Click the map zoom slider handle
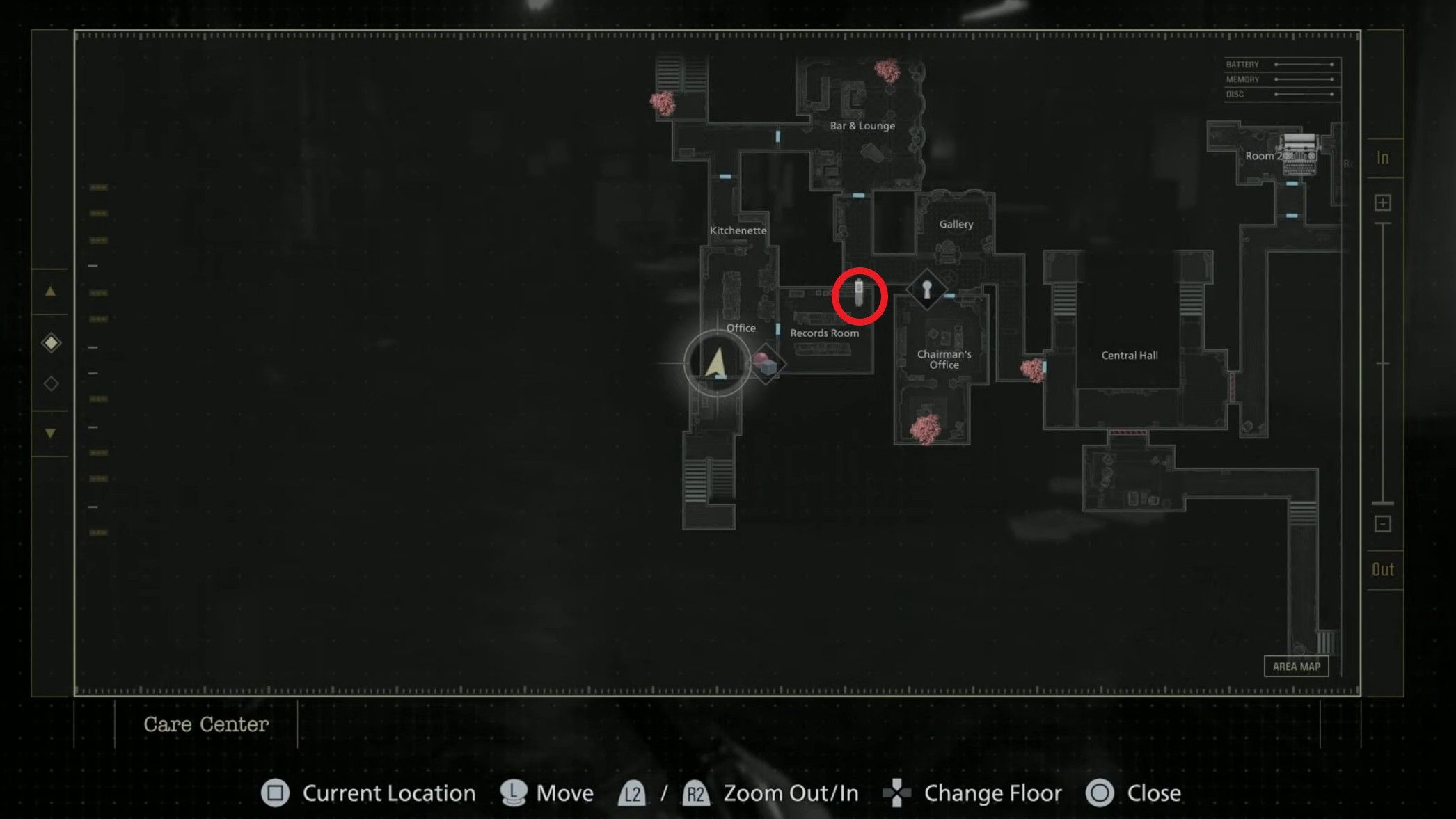The width and height of the screenshot is (1456, 819). click(1383, 502)
